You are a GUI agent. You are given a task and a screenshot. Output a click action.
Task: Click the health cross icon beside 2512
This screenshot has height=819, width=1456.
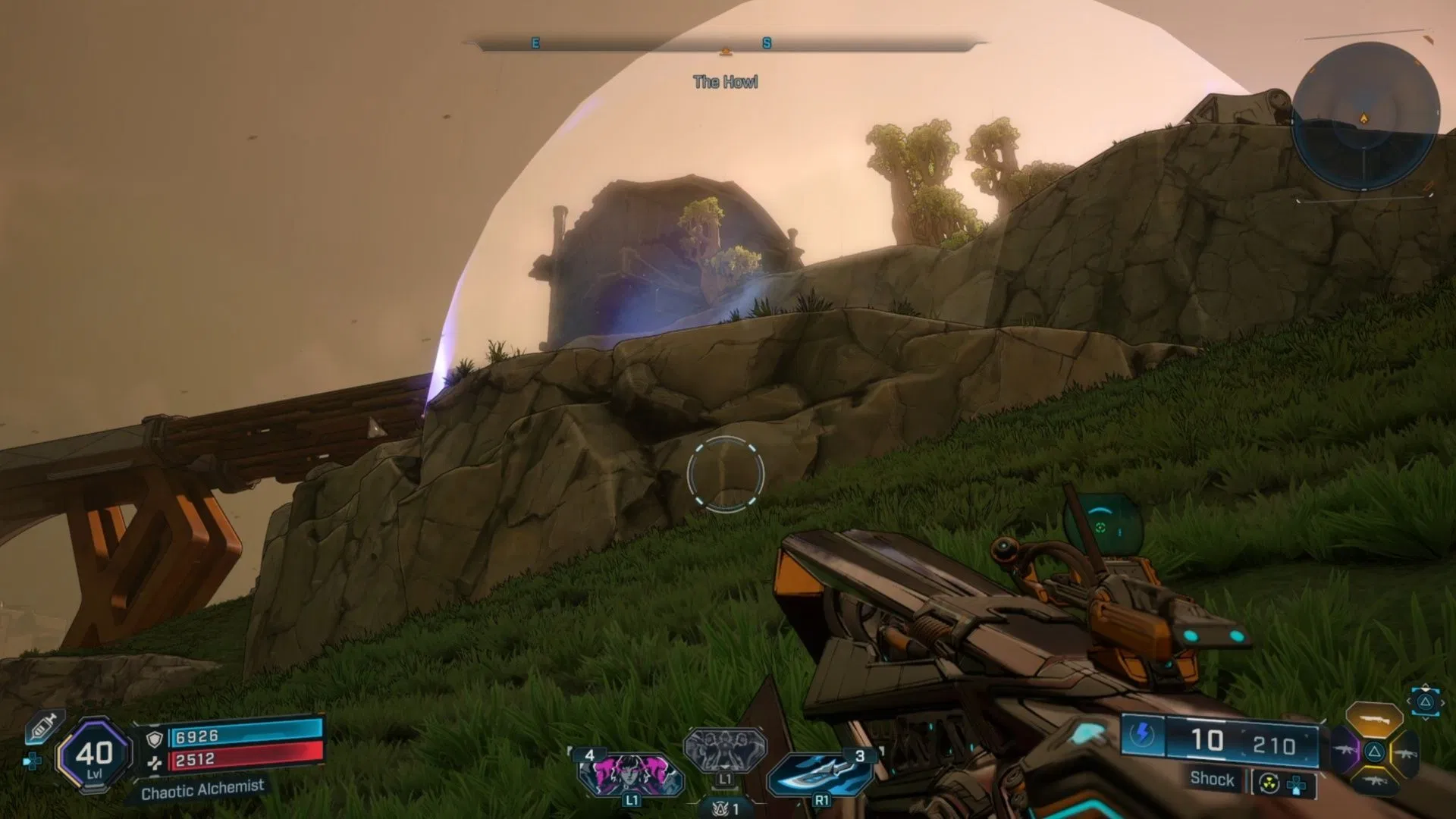pyautogui.click(x=156, y=761)
